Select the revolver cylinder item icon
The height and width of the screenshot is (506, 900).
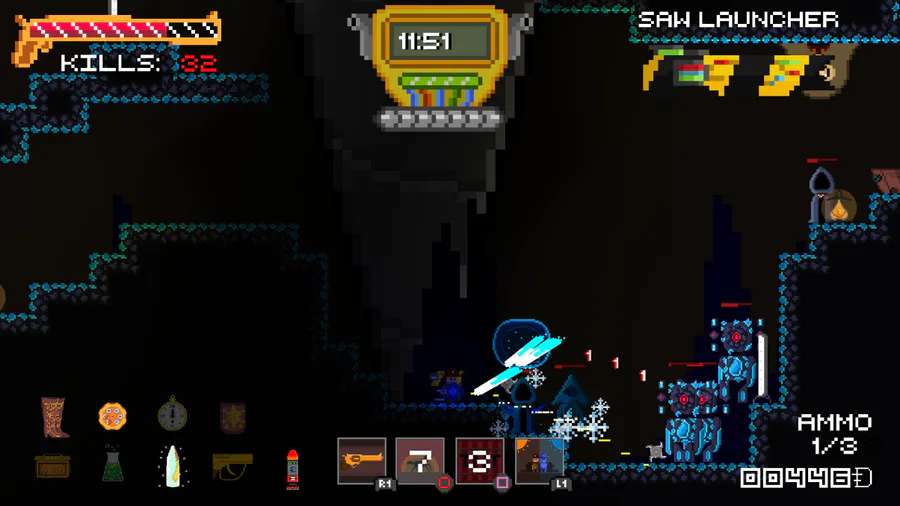tap(112, 415)
